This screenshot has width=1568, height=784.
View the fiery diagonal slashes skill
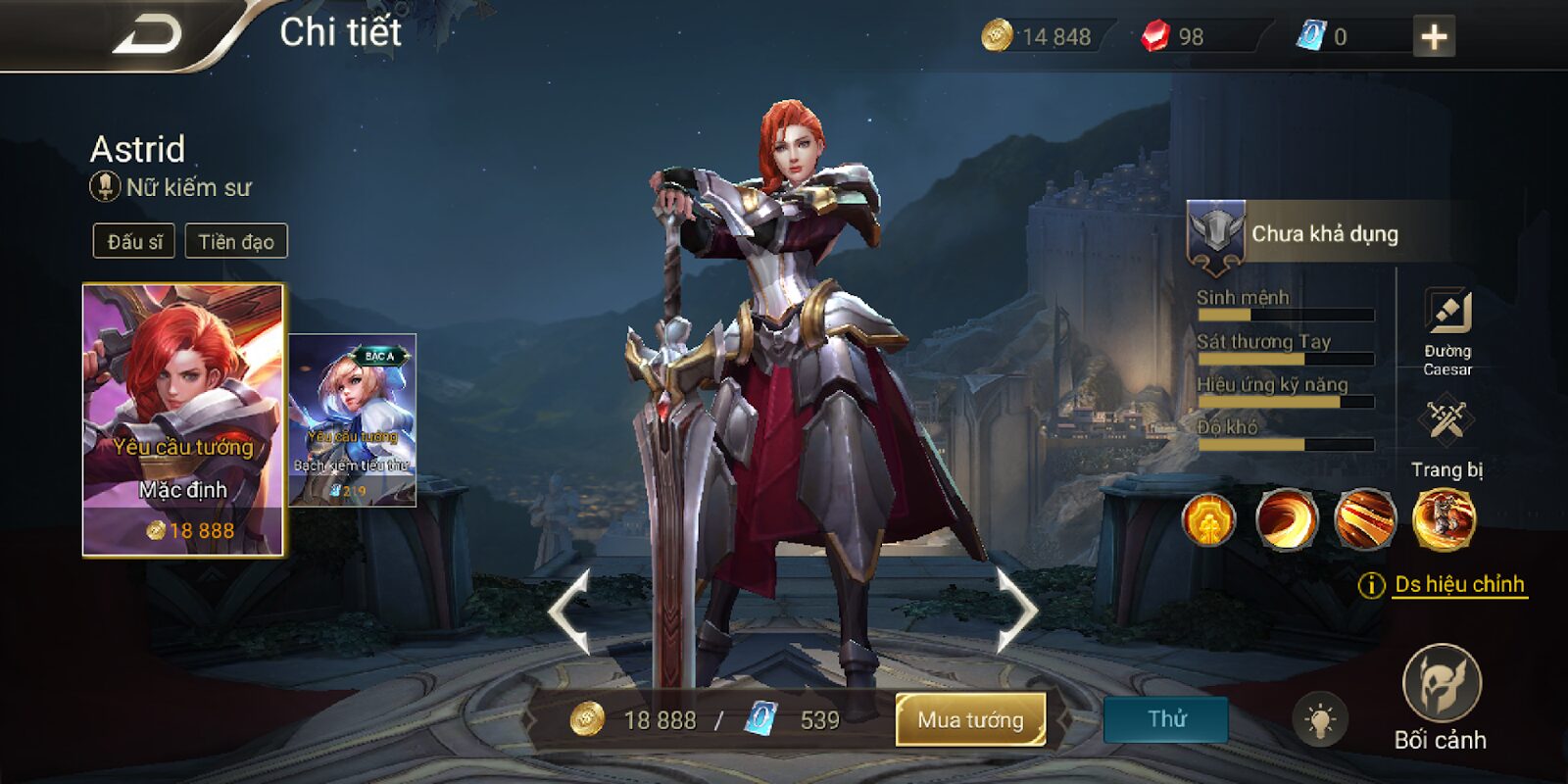1365,518
